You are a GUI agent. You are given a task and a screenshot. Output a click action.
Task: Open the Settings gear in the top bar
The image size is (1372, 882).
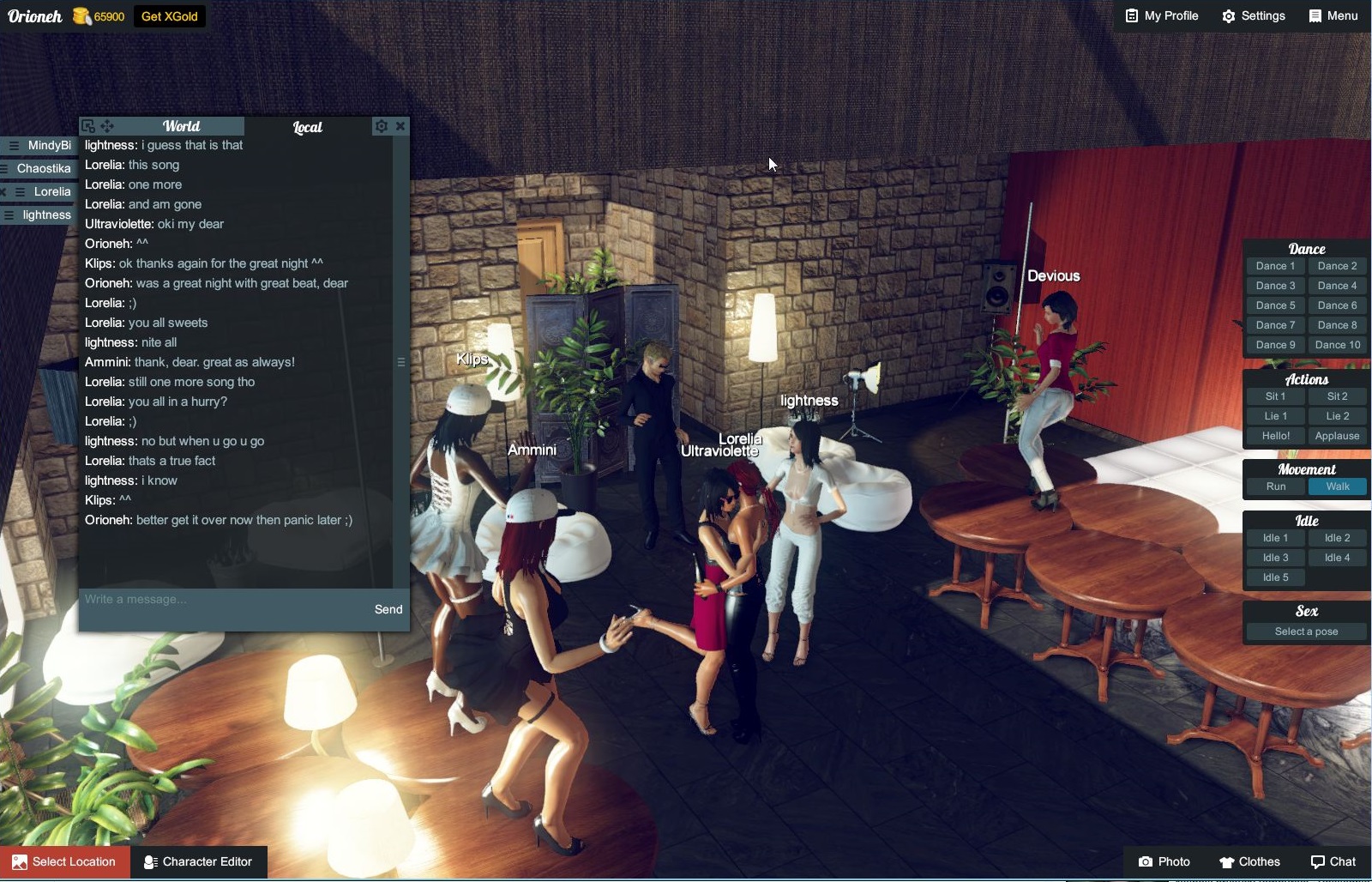point(1254,15)
